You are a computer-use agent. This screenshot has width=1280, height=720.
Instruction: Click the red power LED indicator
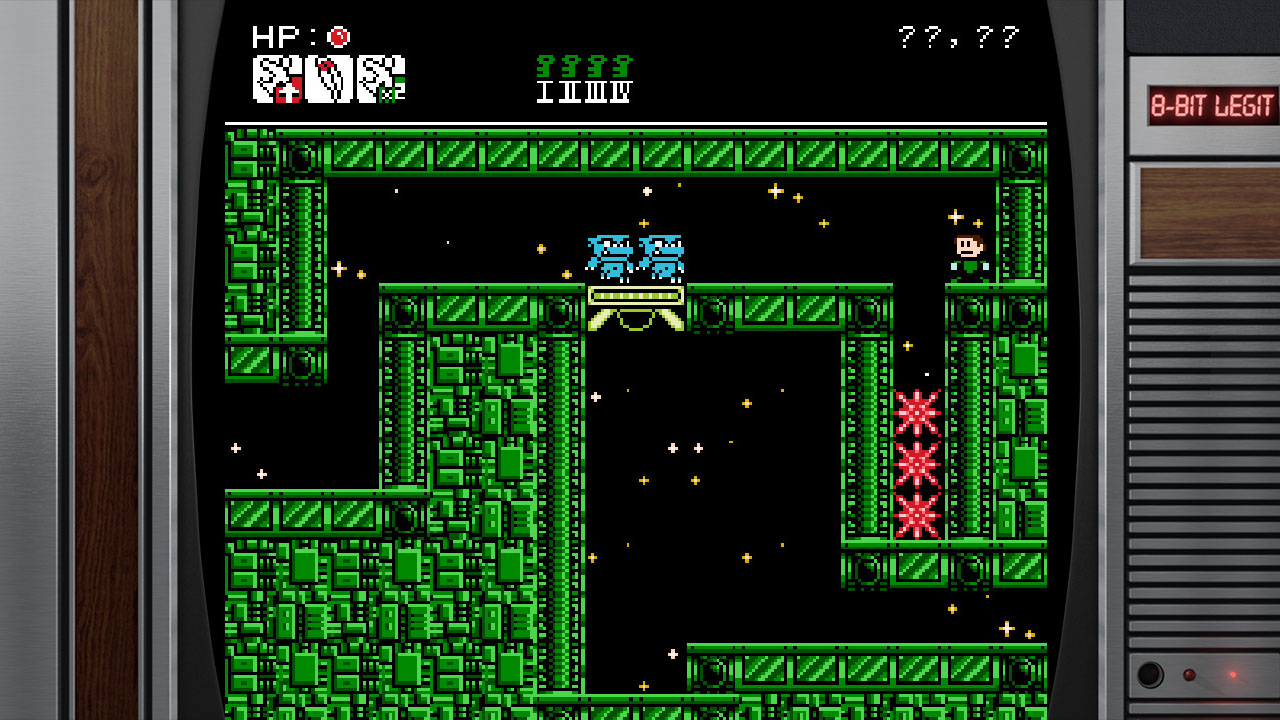tap(1233, 675)
